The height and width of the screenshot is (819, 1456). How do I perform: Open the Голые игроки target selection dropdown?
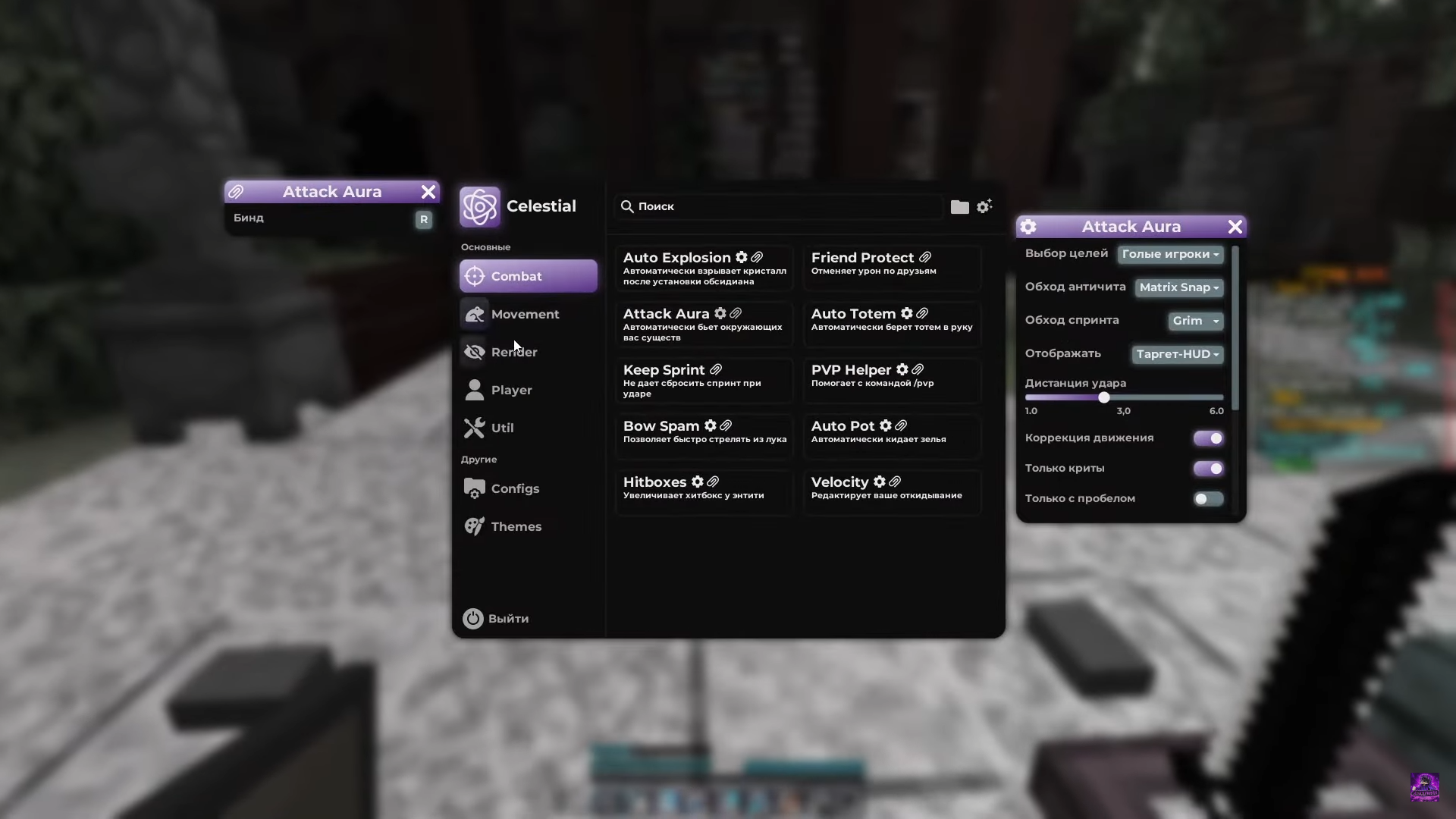(1170, 254)
